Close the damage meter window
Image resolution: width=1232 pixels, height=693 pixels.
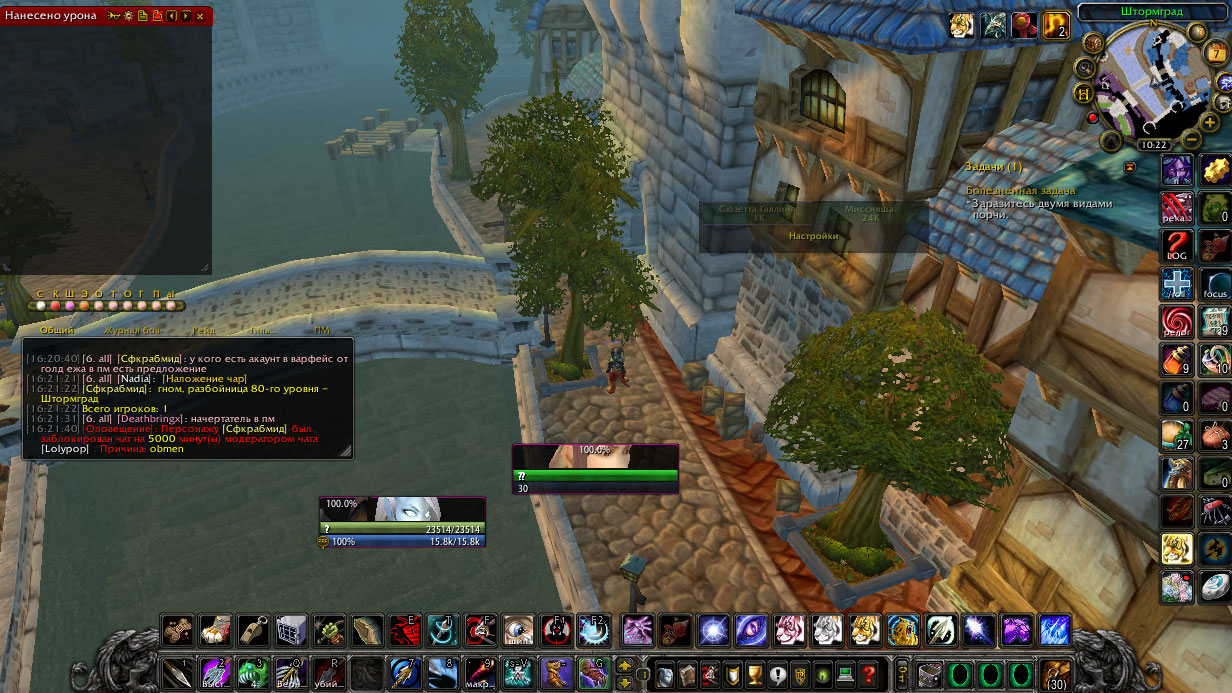click(201, 16)
